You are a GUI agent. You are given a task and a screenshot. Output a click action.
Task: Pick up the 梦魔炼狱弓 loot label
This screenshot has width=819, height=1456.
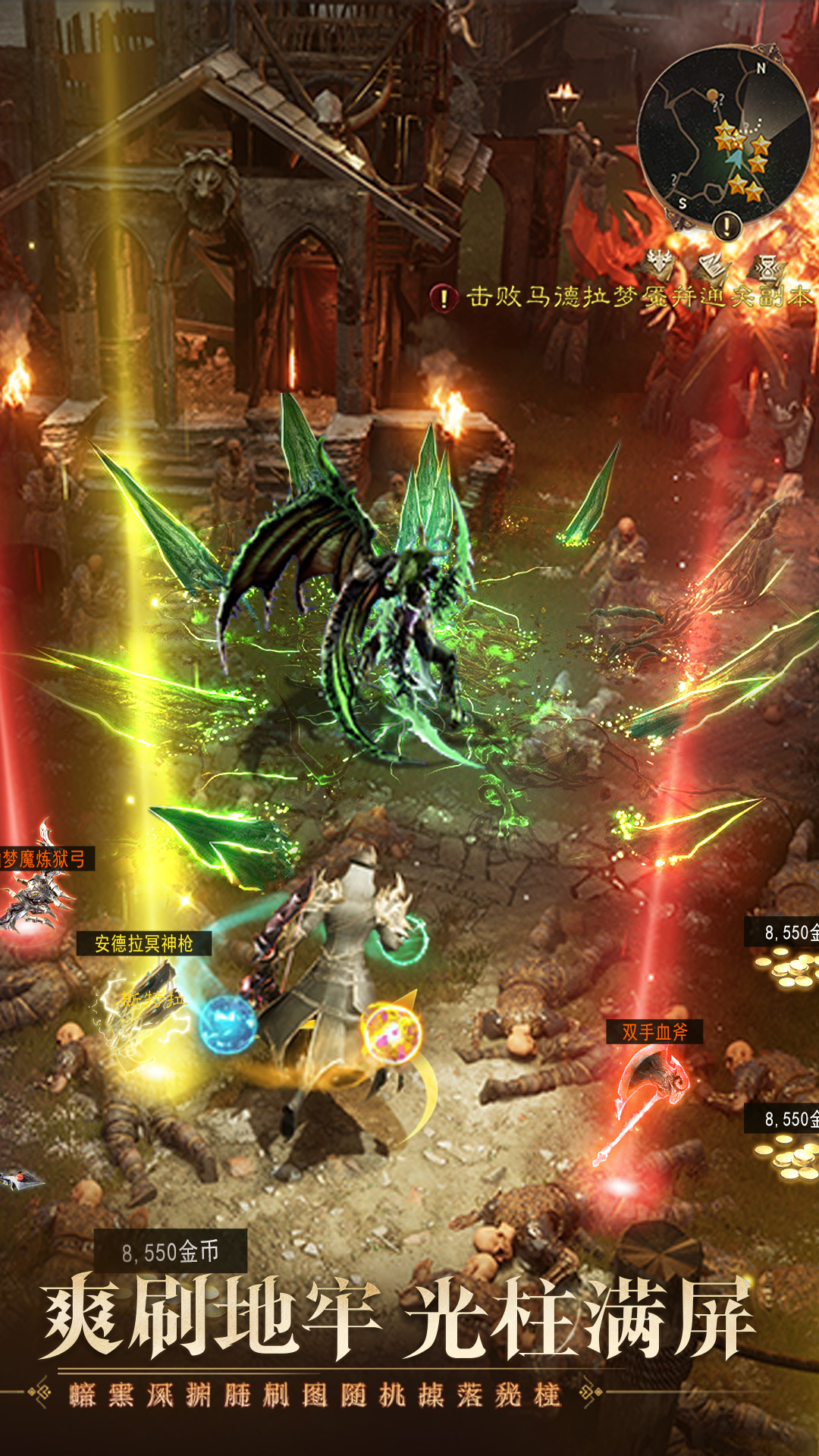point(45,859)
